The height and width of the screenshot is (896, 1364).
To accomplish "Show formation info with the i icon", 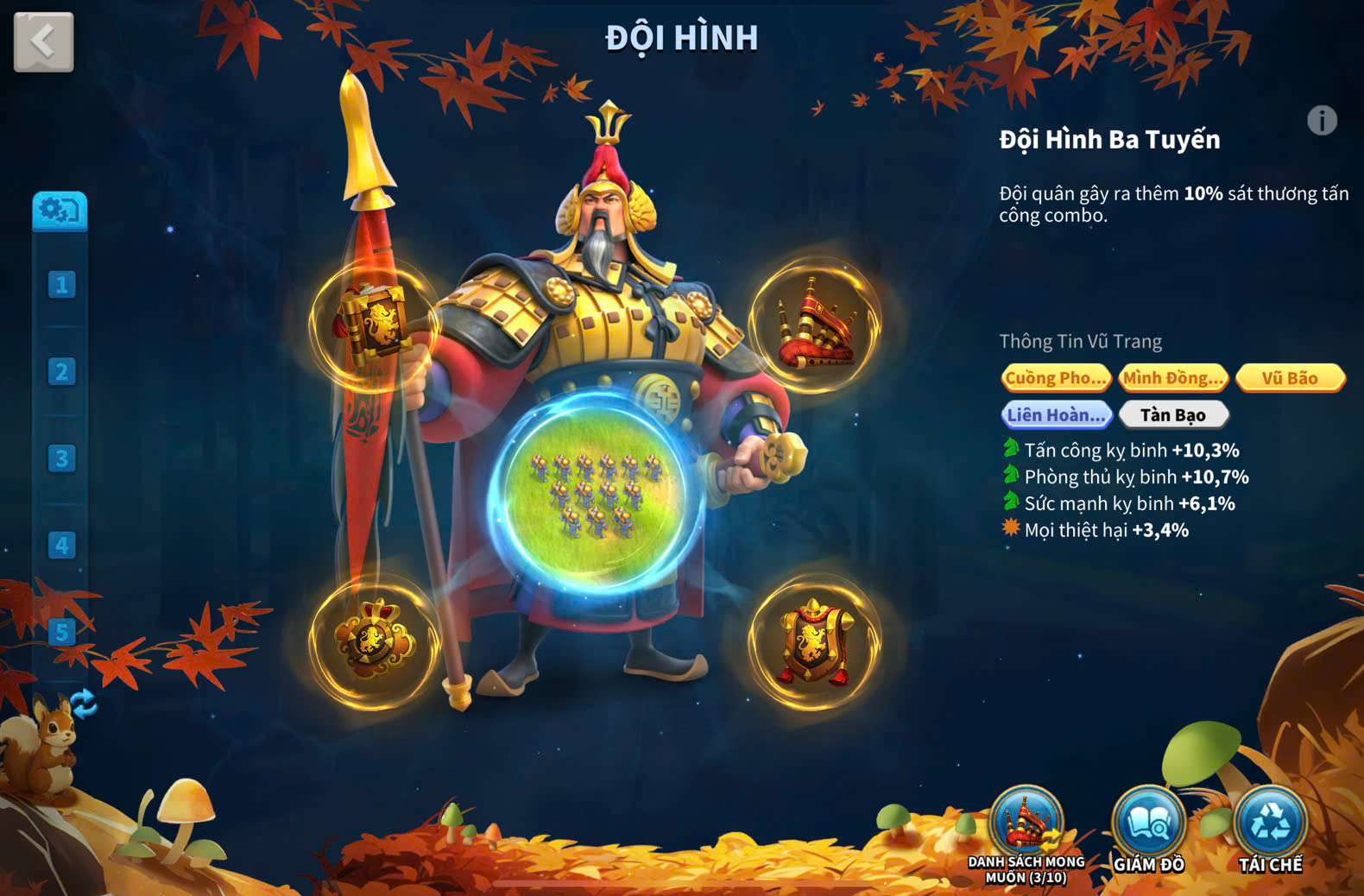I will (x=1322, y=121).
